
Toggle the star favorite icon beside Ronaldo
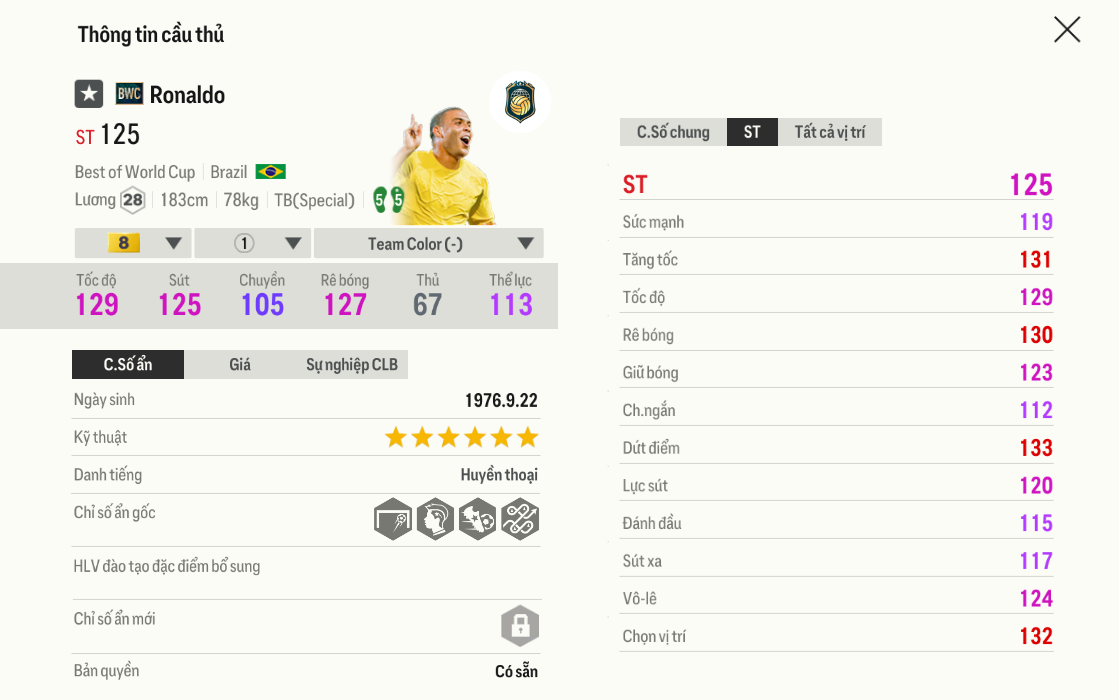click(89, 94)
